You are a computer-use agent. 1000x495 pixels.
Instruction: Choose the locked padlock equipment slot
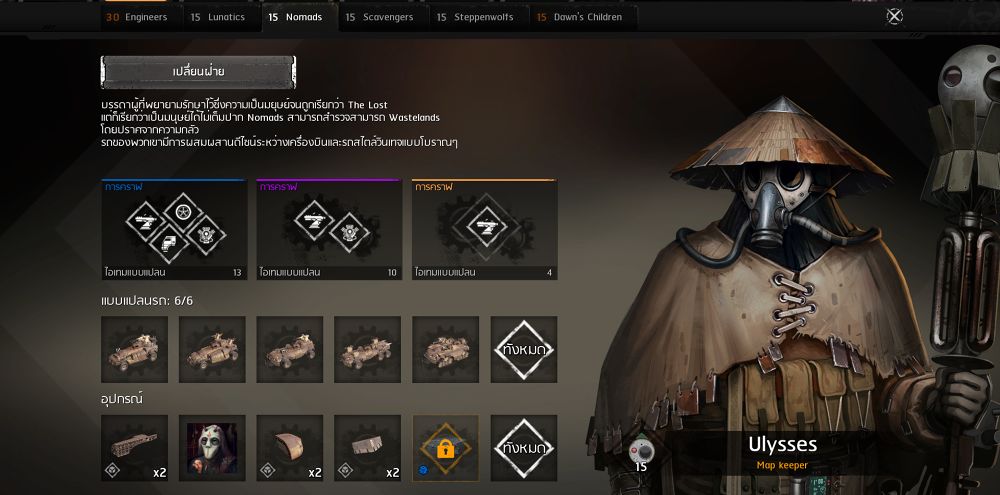click(446, 448)
